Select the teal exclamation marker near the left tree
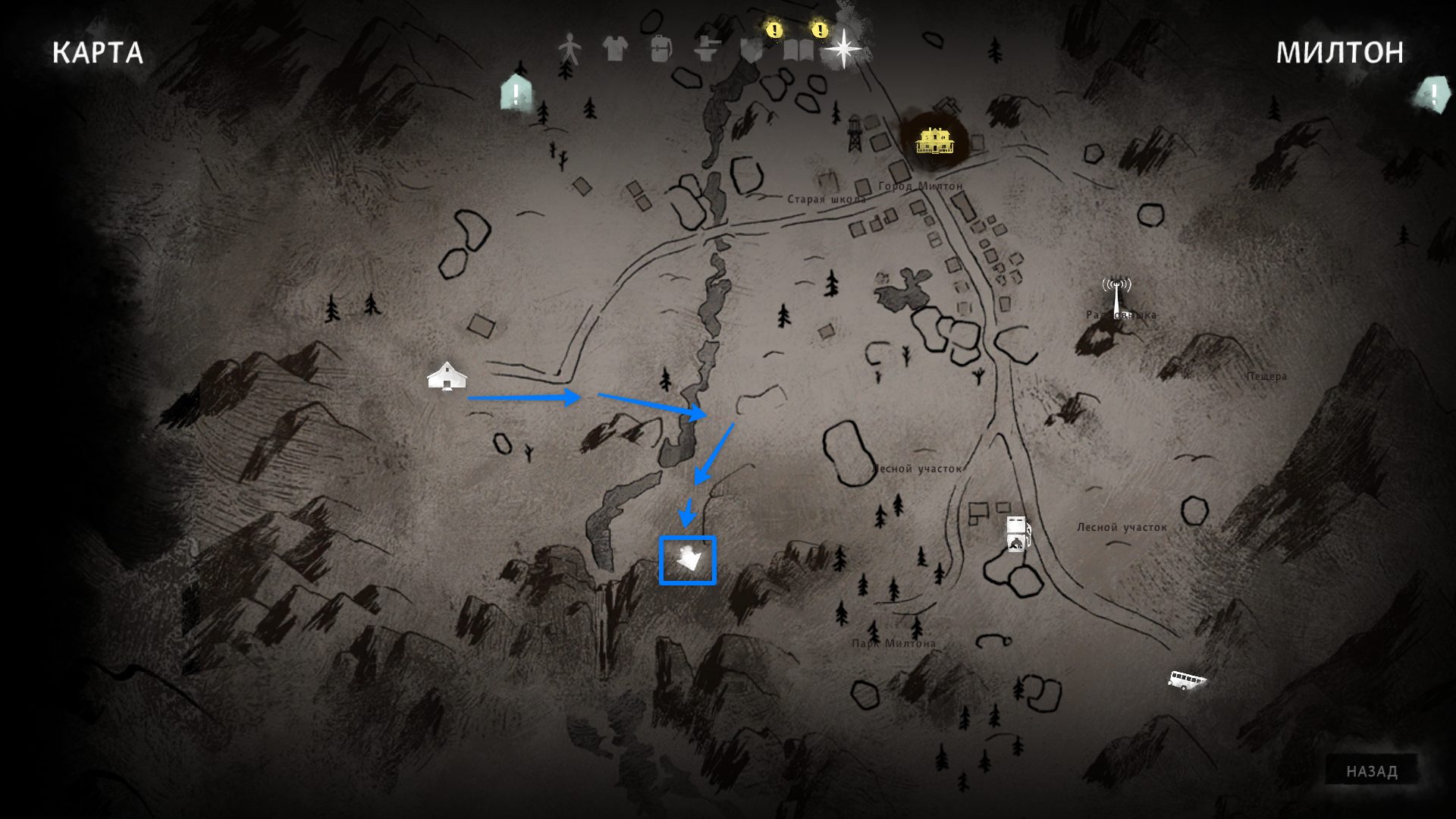The width and height of the screenshot is (1456, 819). 516,94
